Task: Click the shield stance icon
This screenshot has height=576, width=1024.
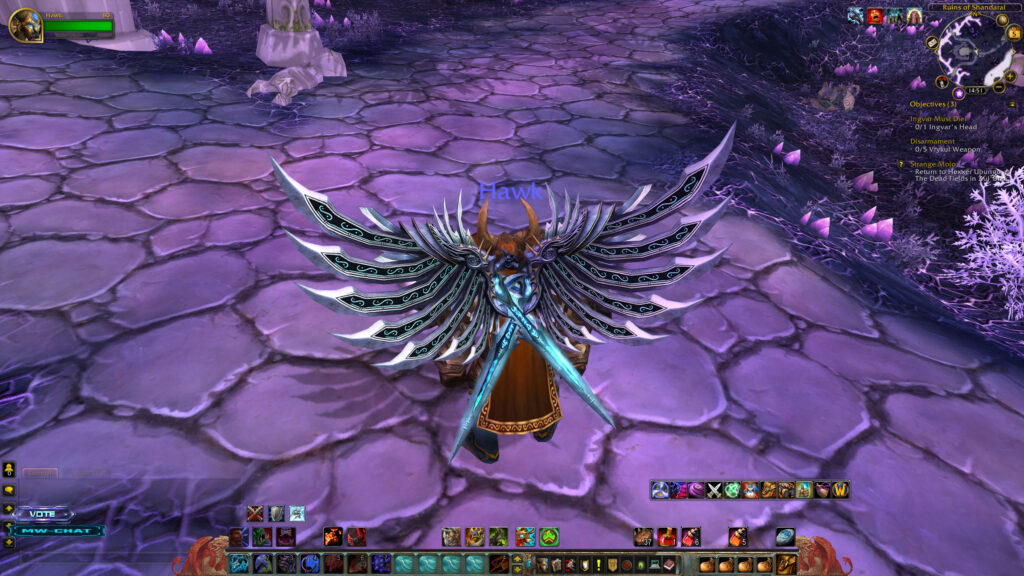Action: tap(276, 513)
